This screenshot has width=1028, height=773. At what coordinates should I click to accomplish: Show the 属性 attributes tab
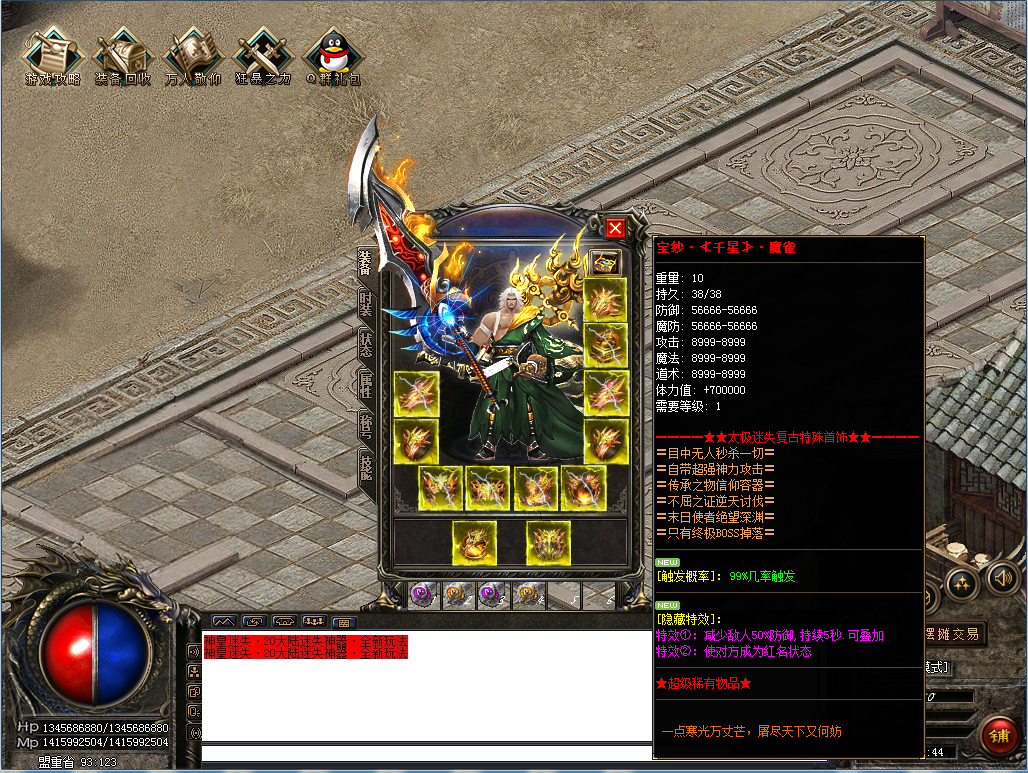point(366,386)
